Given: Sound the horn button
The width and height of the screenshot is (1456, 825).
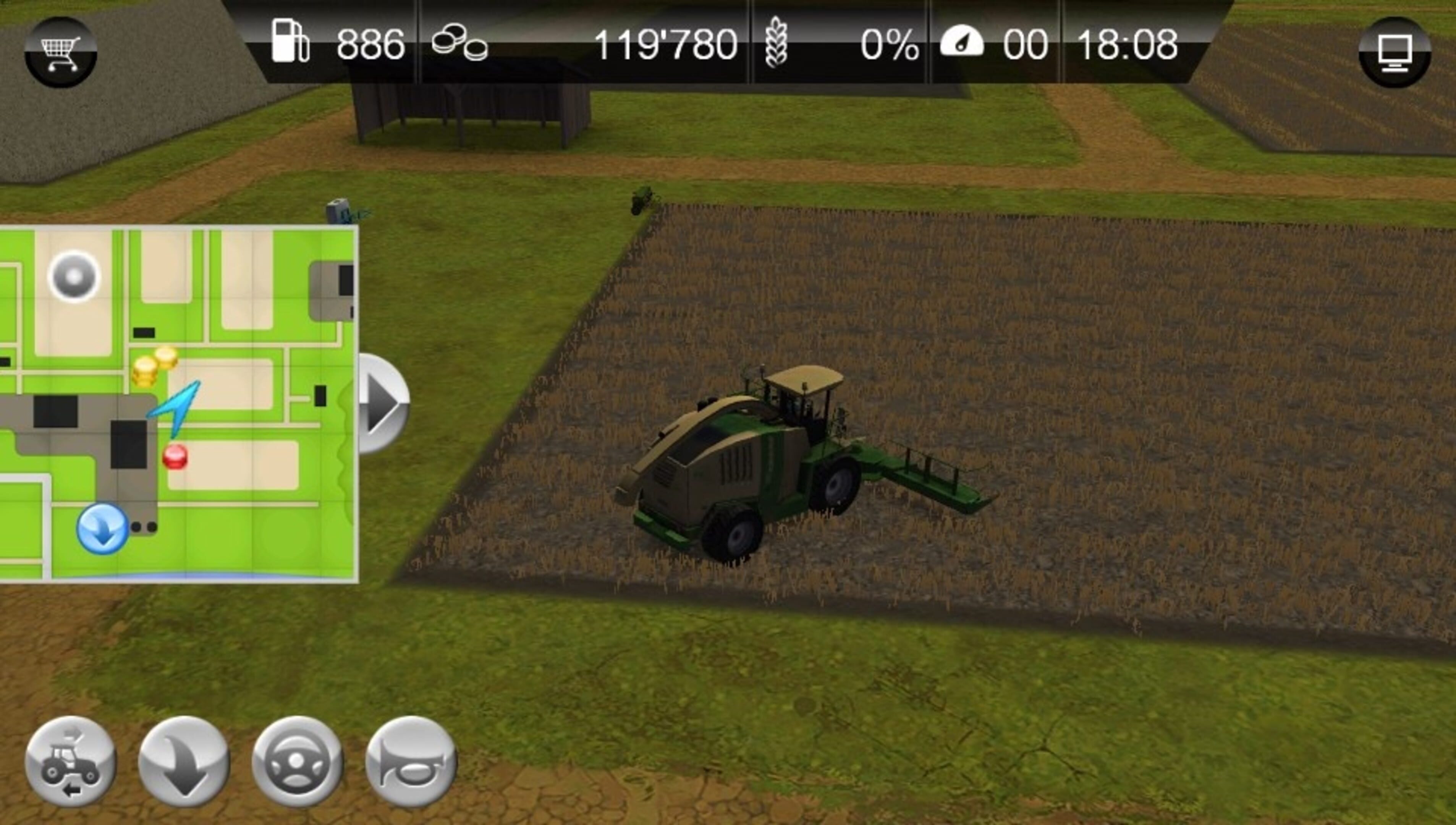Looking at the screenshot, I should coord(411,761).
